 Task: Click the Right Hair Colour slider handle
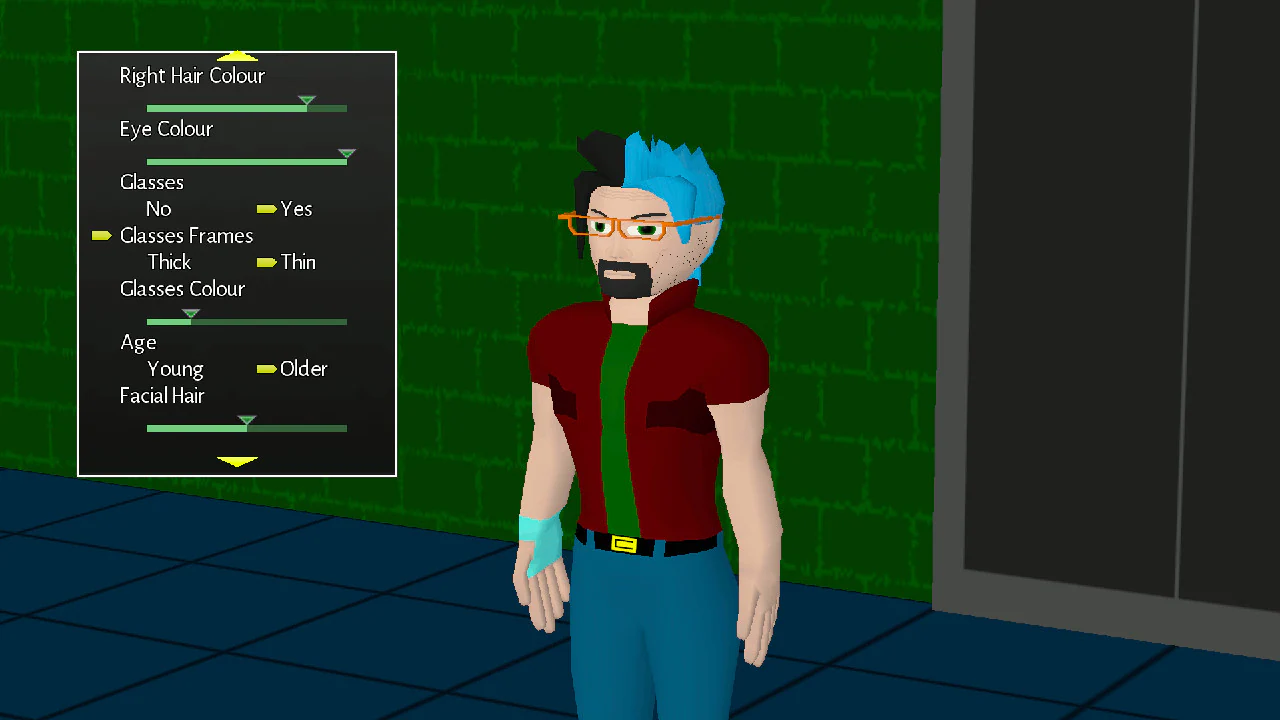[x=306, y=103]
